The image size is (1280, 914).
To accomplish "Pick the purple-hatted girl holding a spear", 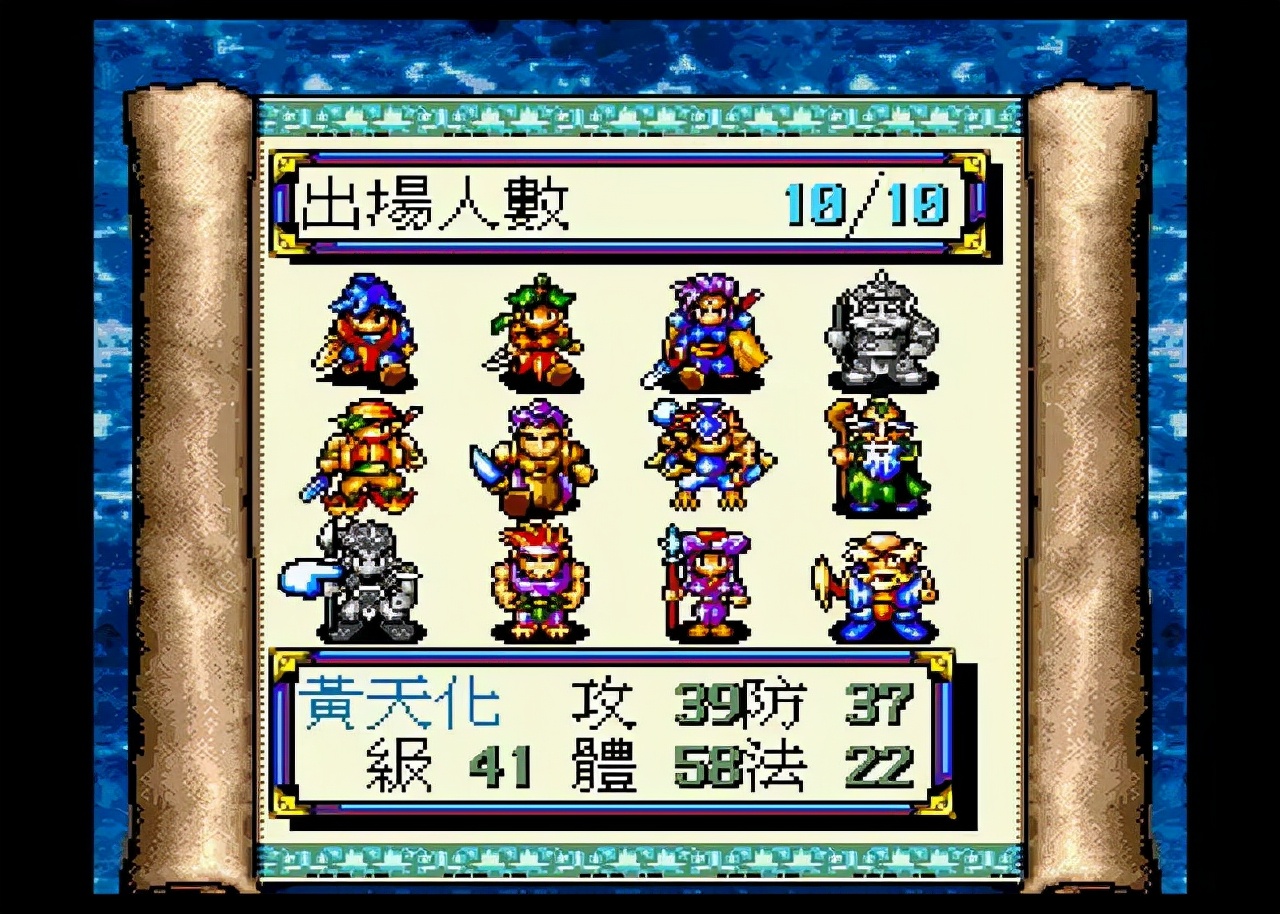I will click(x=708, y=582).
